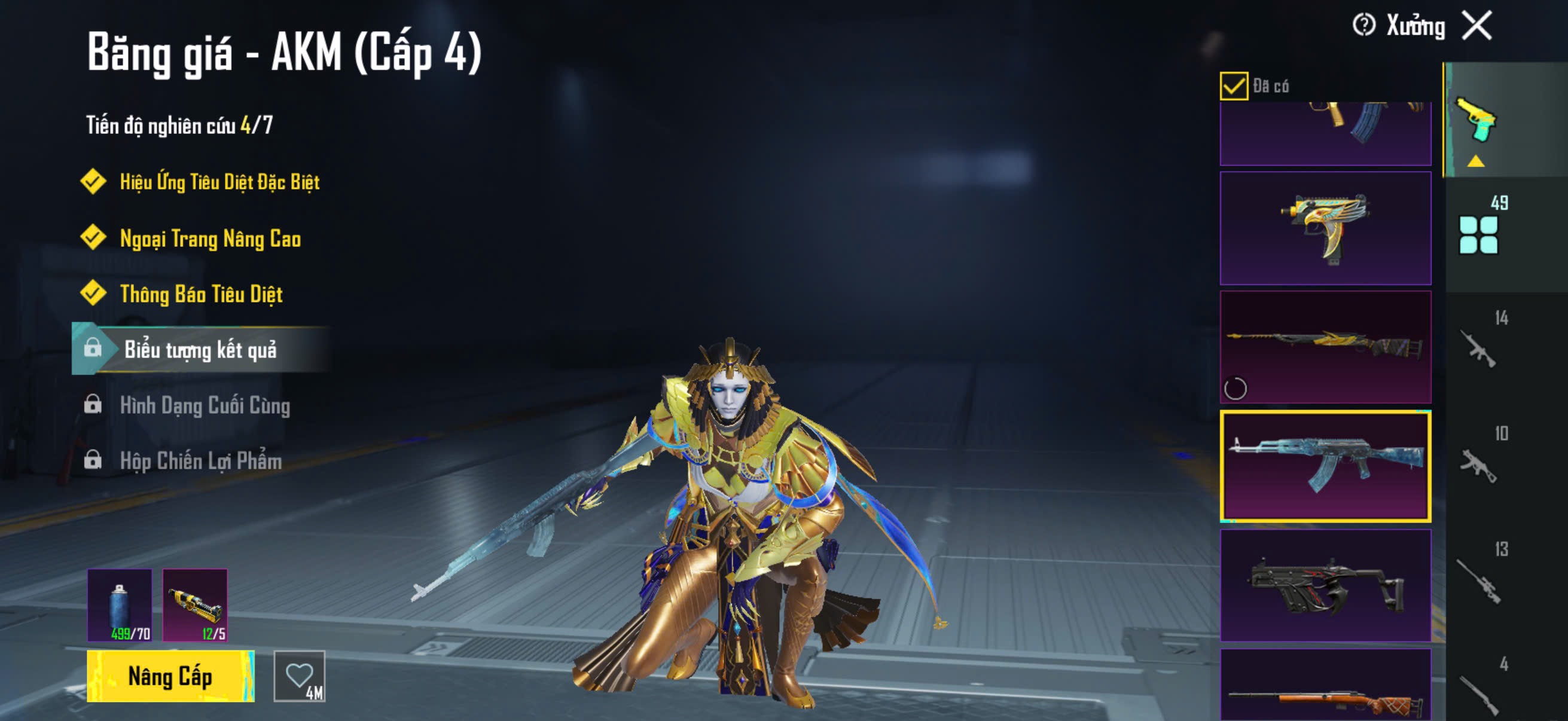Click the yellow Nâng Cấp upgrade button
Image resolution: width=1568 pixels, height=721 pixels.
(170, 676)
